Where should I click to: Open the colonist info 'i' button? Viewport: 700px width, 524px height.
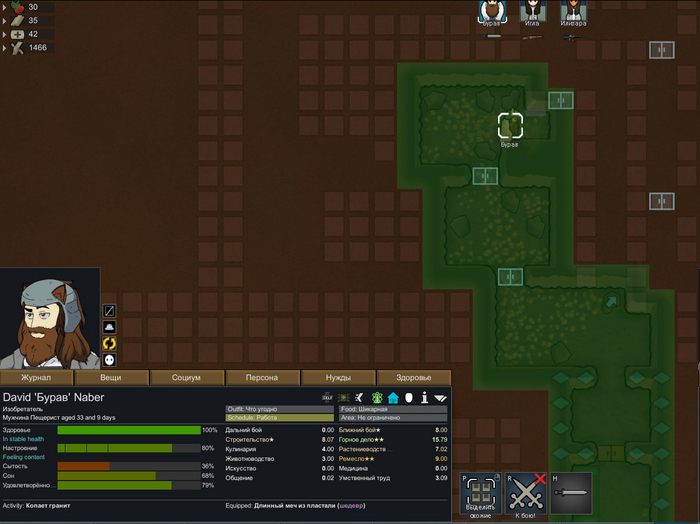(425, 398)
